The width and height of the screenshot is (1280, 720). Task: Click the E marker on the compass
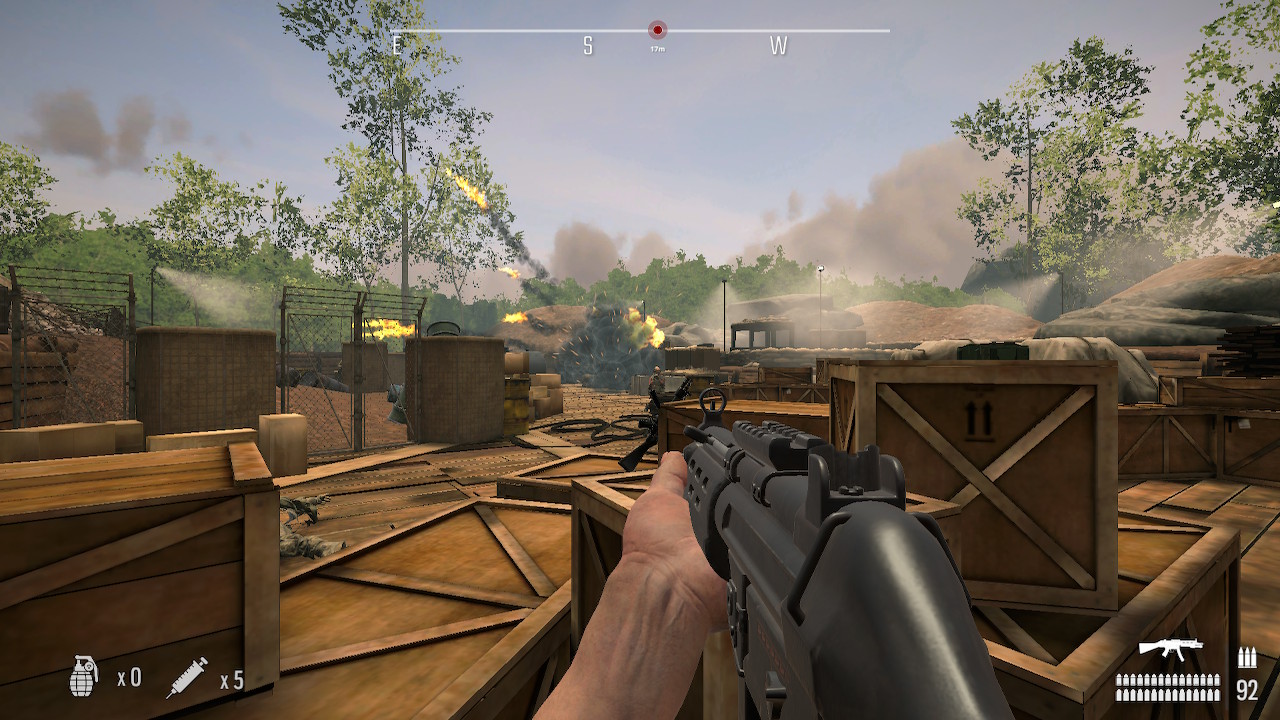399,44
